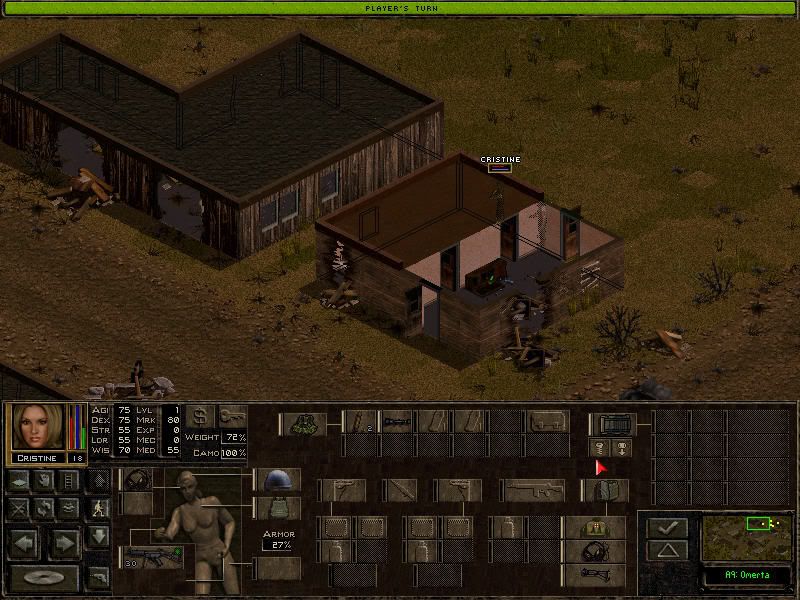800x600 pixels.
Task: Select the body armor vest slot
Action: (277, 508)
